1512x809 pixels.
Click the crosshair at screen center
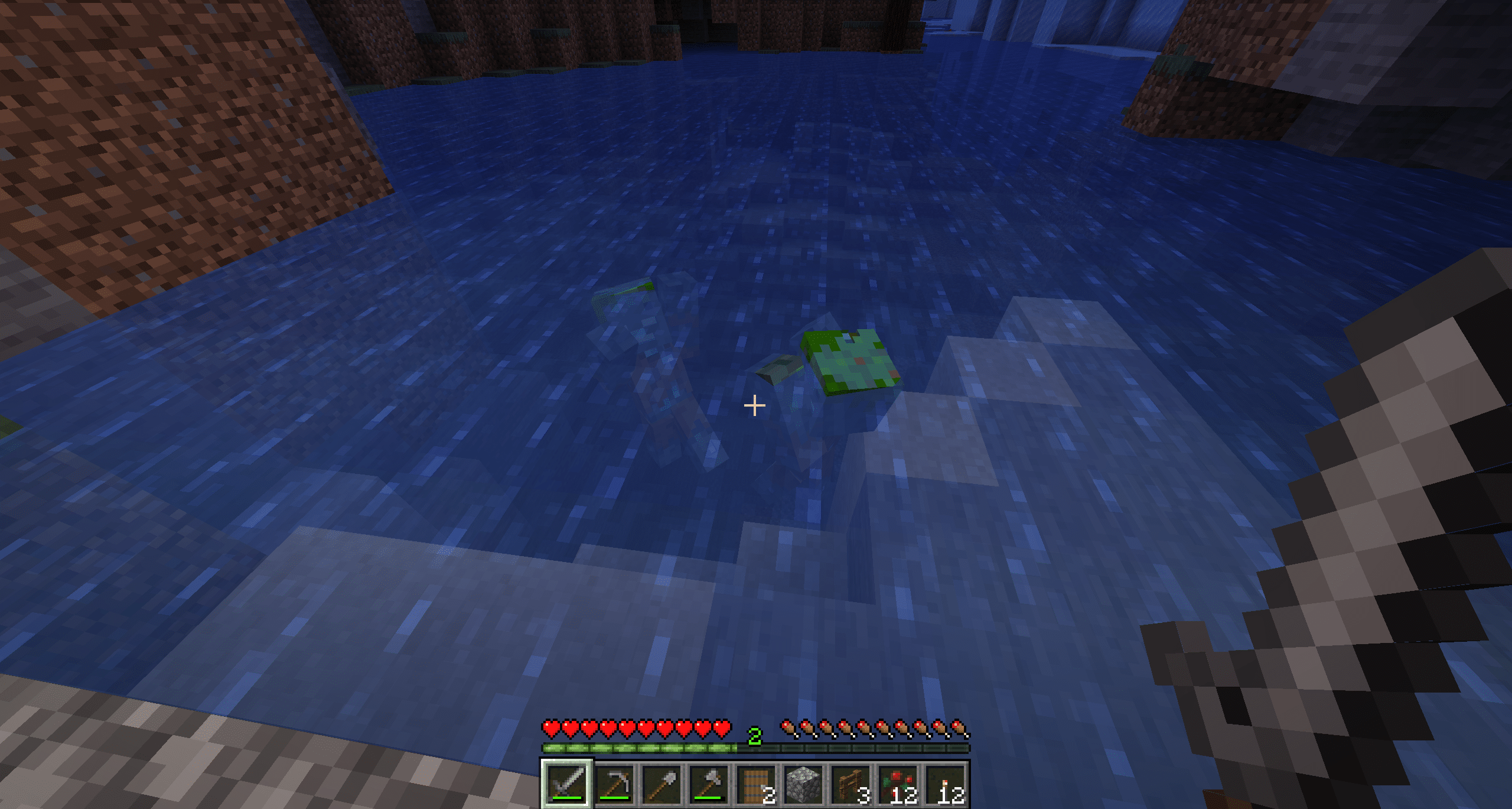tap(754, 405)
